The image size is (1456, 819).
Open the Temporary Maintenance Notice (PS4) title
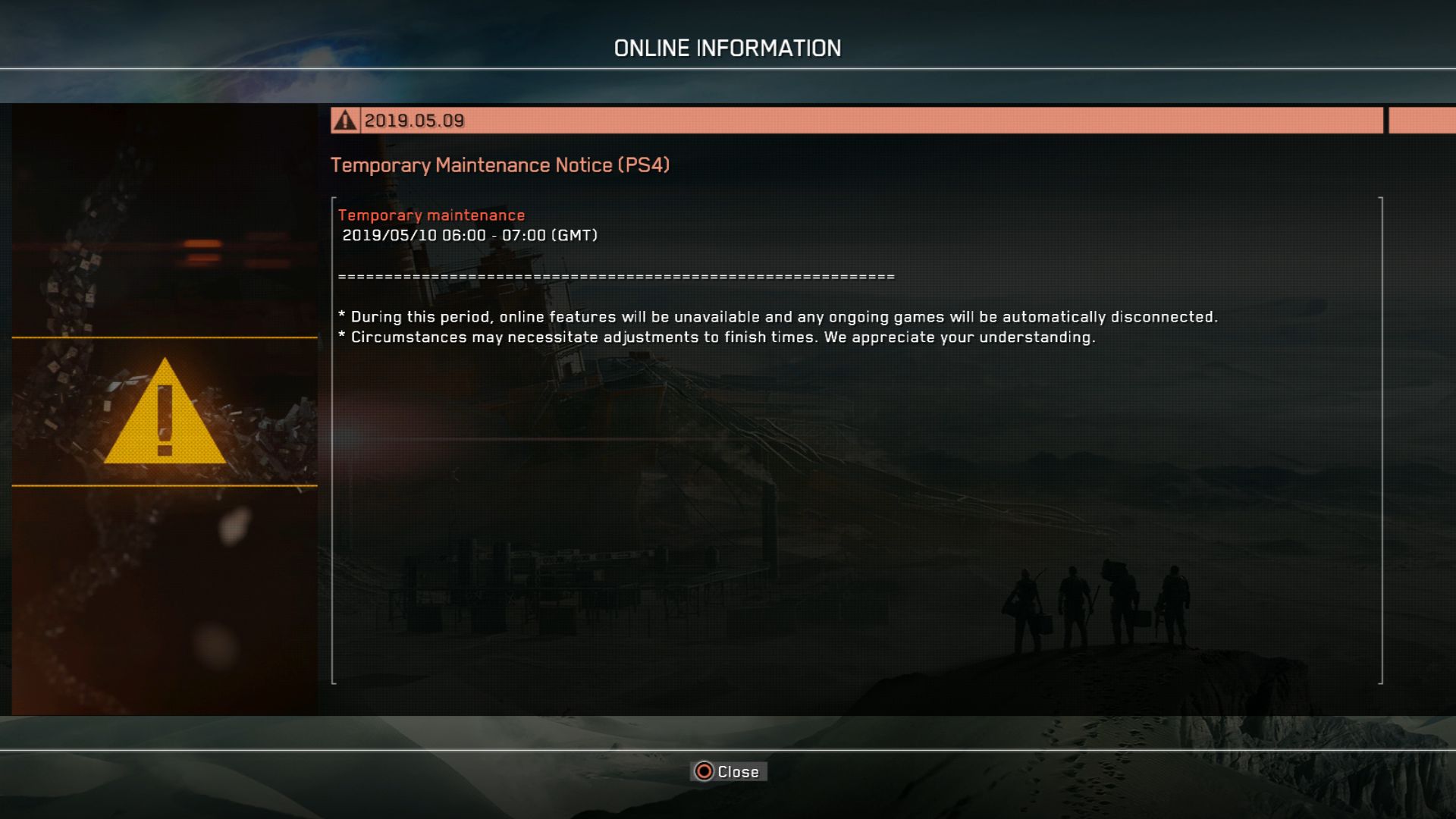(502, 165)
